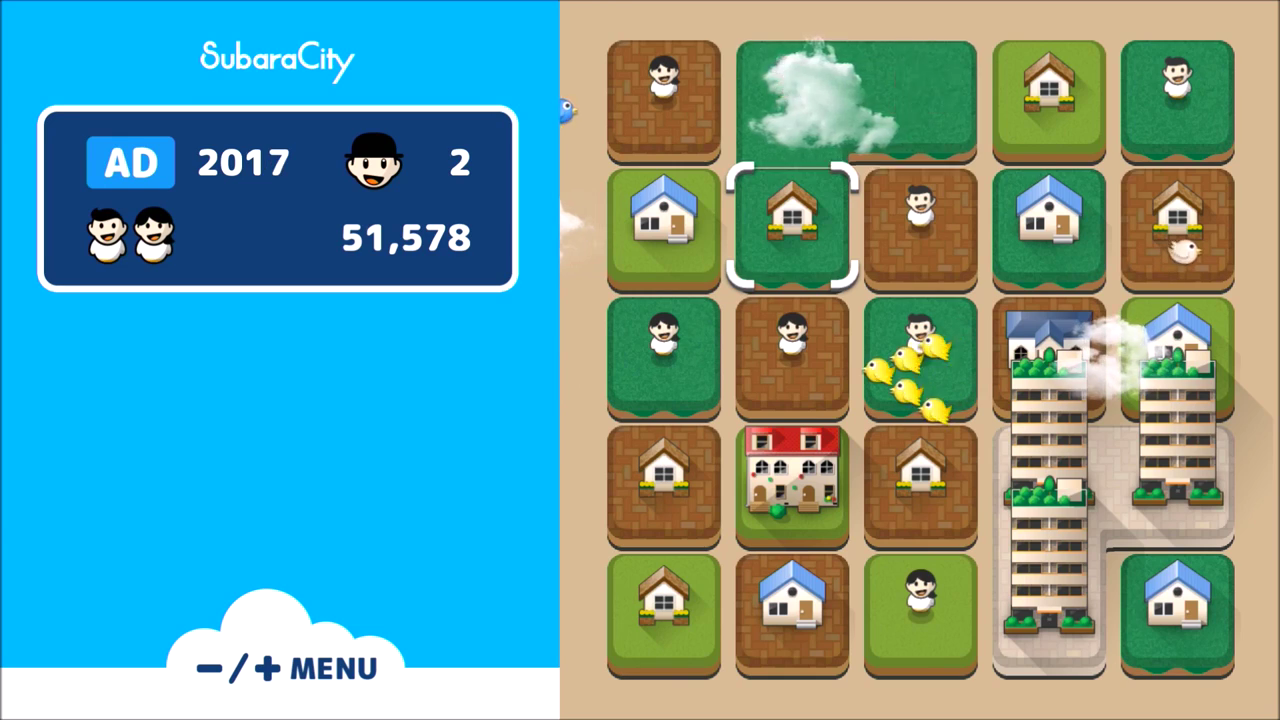Click the hat-wearing citizen icon in the stats panel
1280x720 pixels.
click(375, 162)
